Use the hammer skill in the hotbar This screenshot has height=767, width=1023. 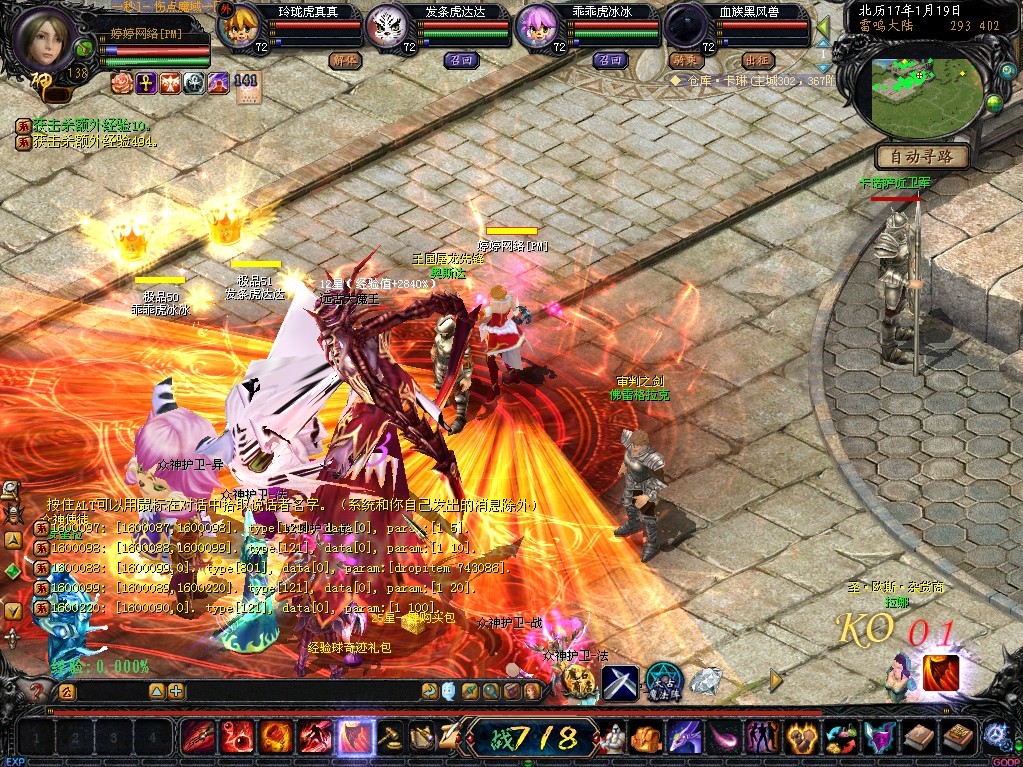coord(390,738)
